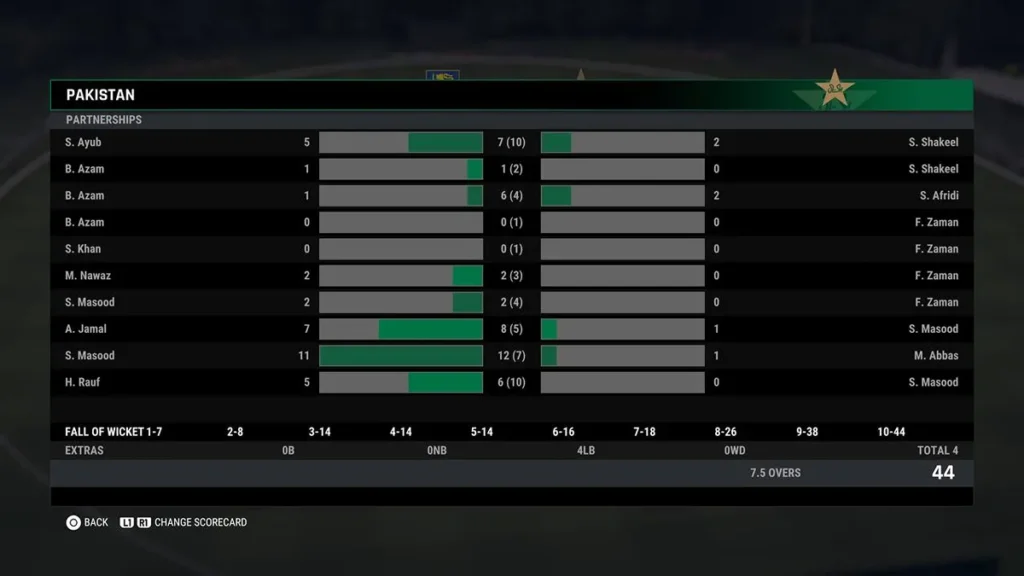Select the A. Jamal and S. Masood partnership row
The width and height of the screenshot is (1024, 576).
511,329
